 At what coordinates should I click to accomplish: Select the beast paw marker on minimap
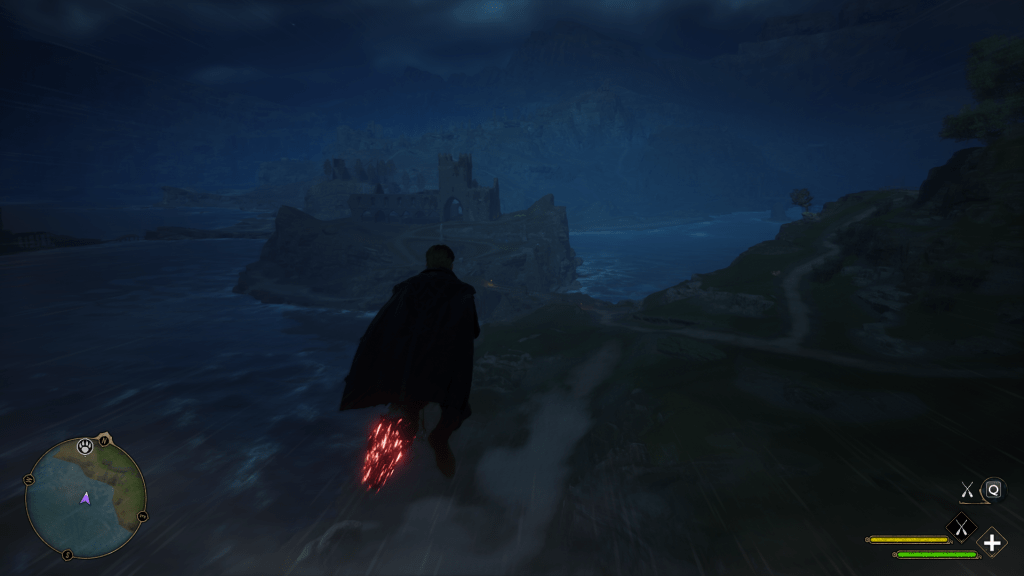pos(86,447)
